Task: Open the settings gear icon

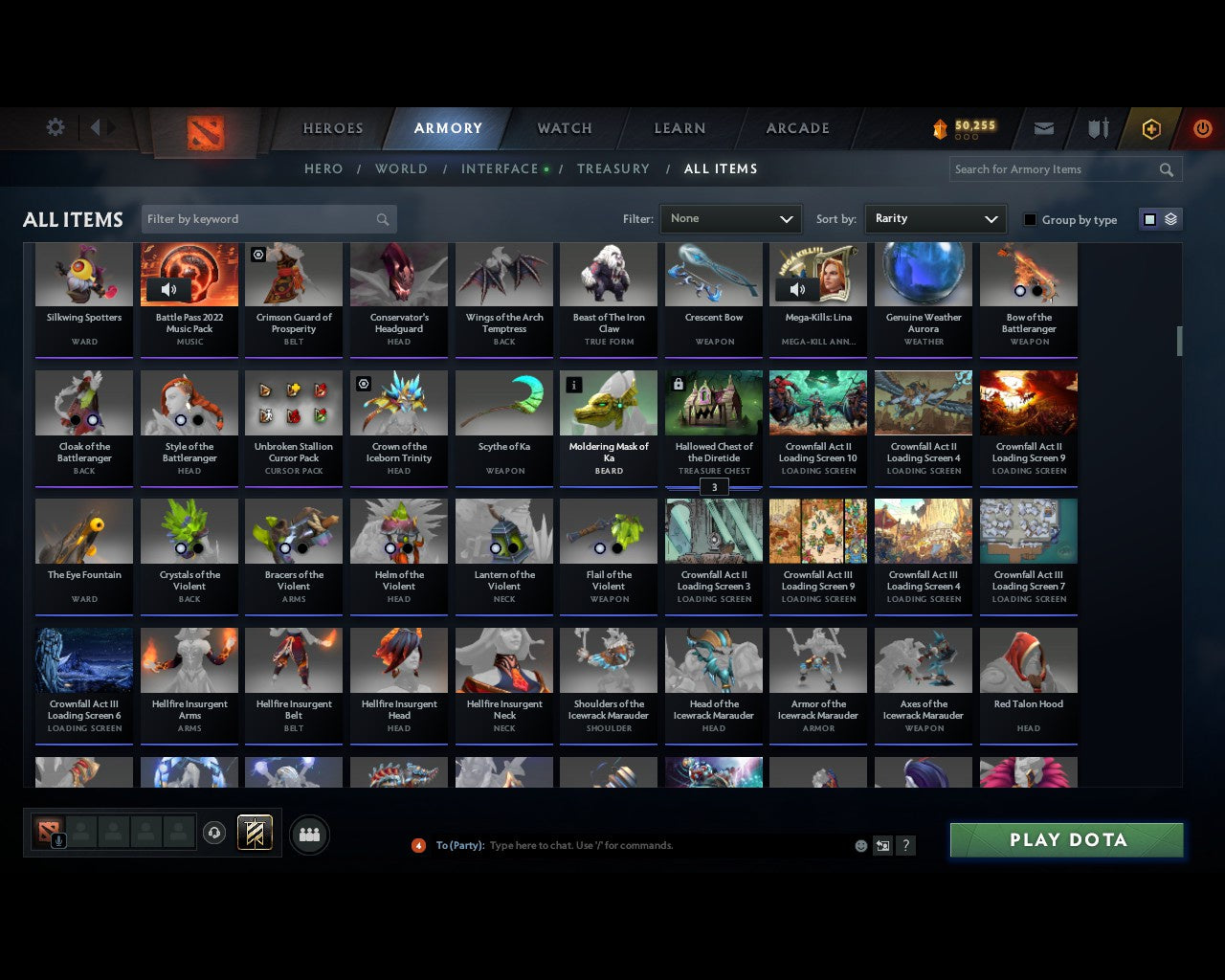Action: point(55,126)
